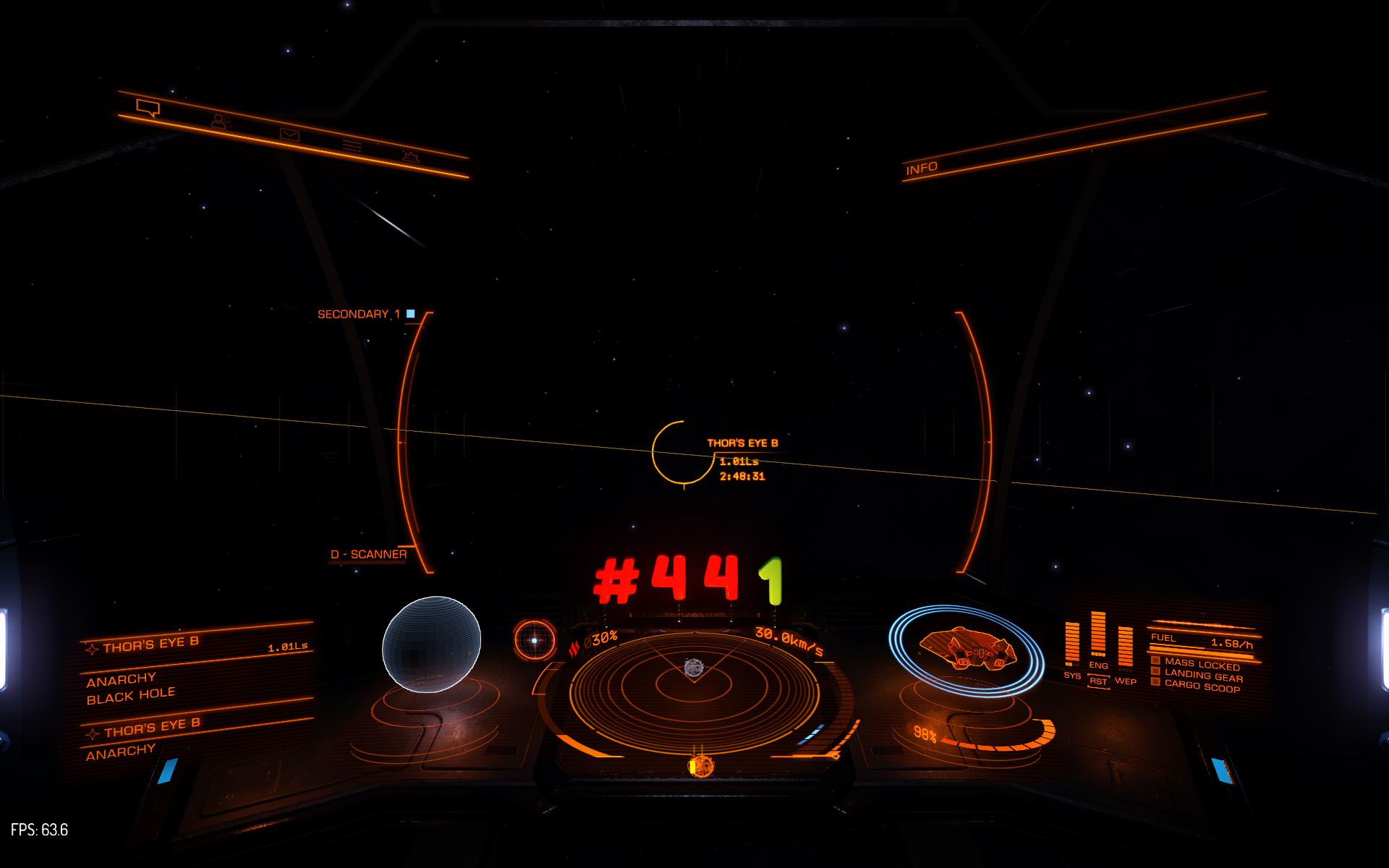Image resolution: width=1389 pixels, height=868 pixels.
Task: Toggle the Landing Gear indicator
Action: pos(1203,676)
